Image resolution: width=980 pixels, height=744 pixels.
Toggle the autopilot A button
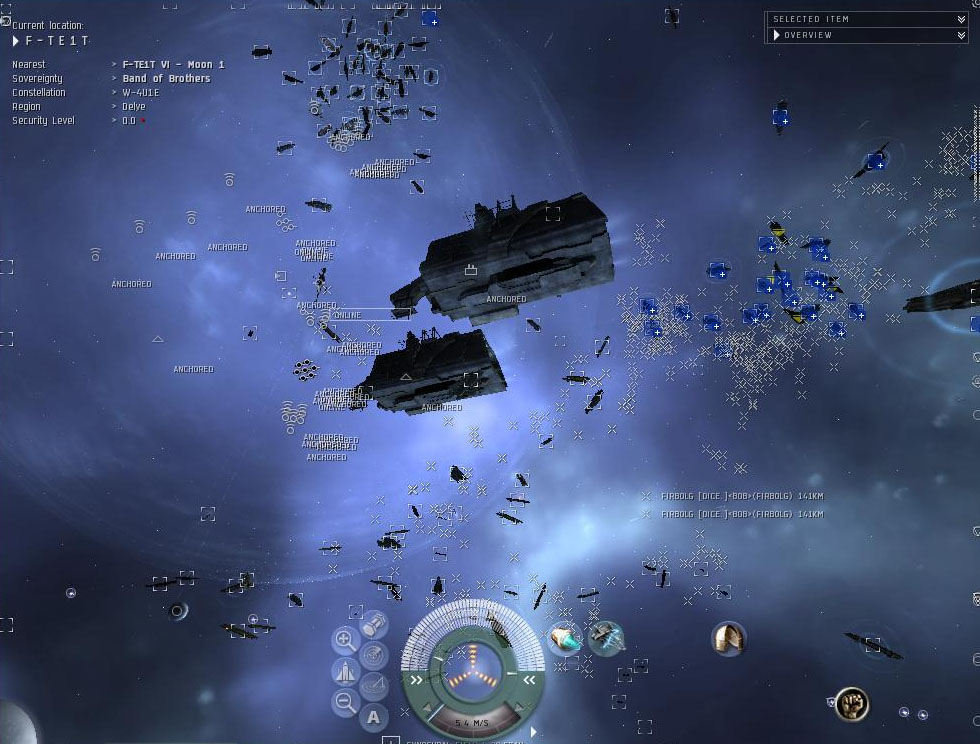[373, 716]
